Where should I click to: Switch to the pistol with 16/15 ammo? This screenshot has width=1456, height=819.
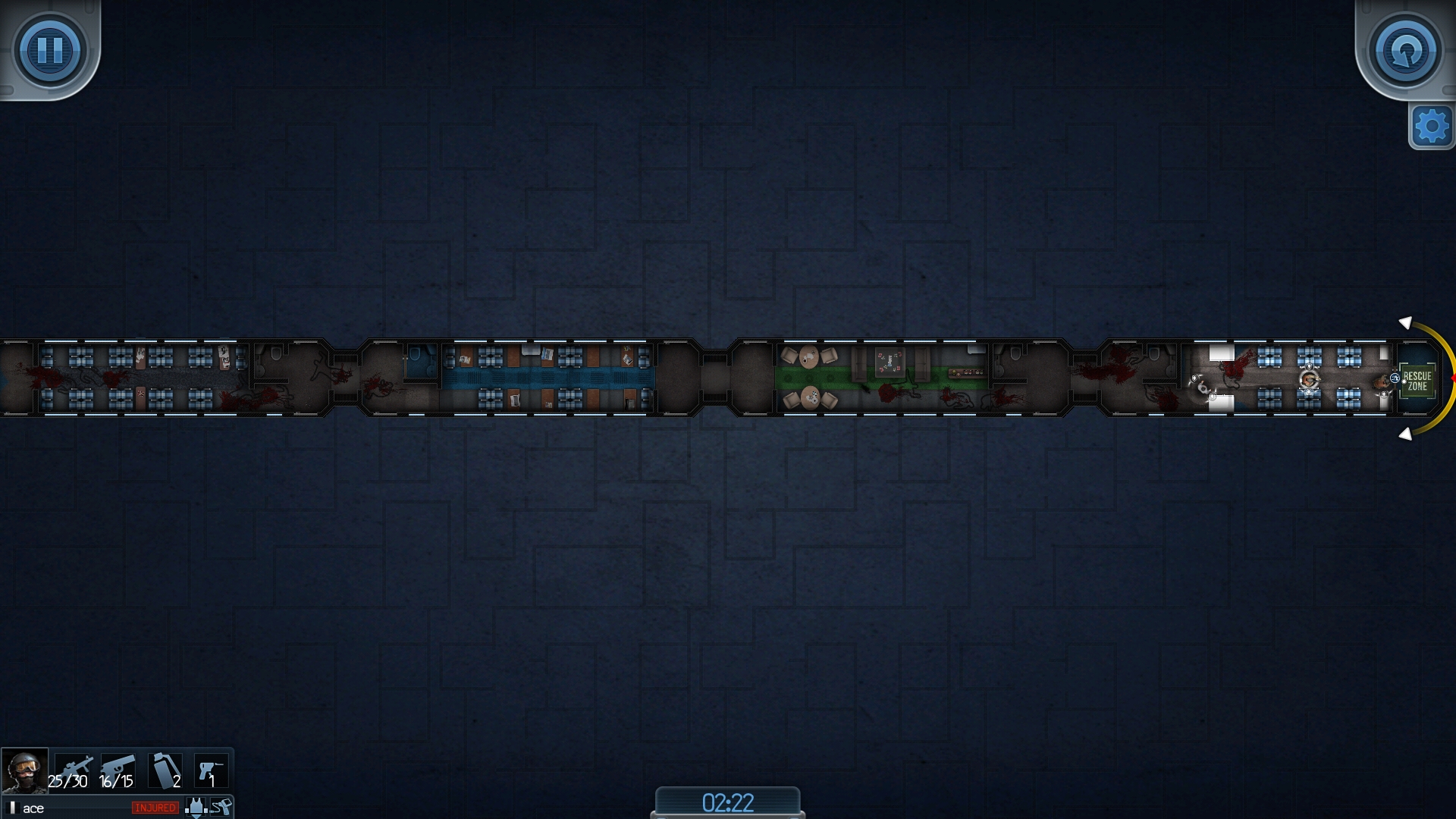(x=118, y=771)
